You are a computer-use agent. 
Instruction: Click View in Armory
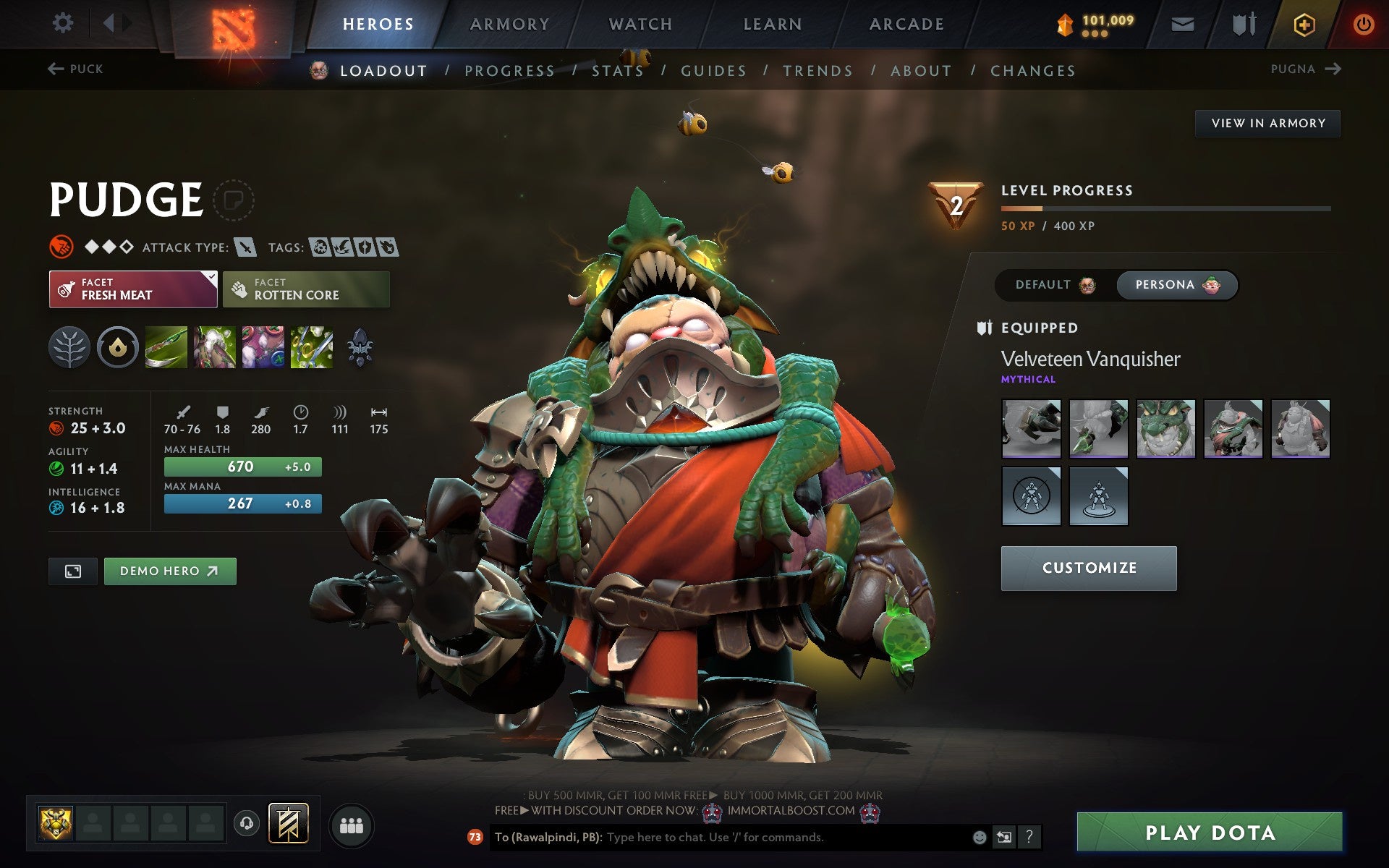1267,124
